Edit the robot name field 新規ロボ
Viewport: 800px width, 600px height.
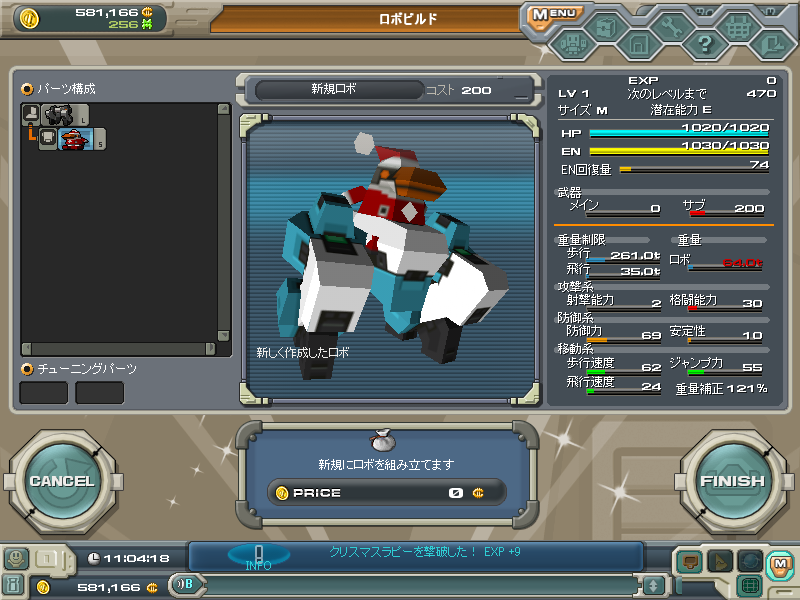click(334, 89)
